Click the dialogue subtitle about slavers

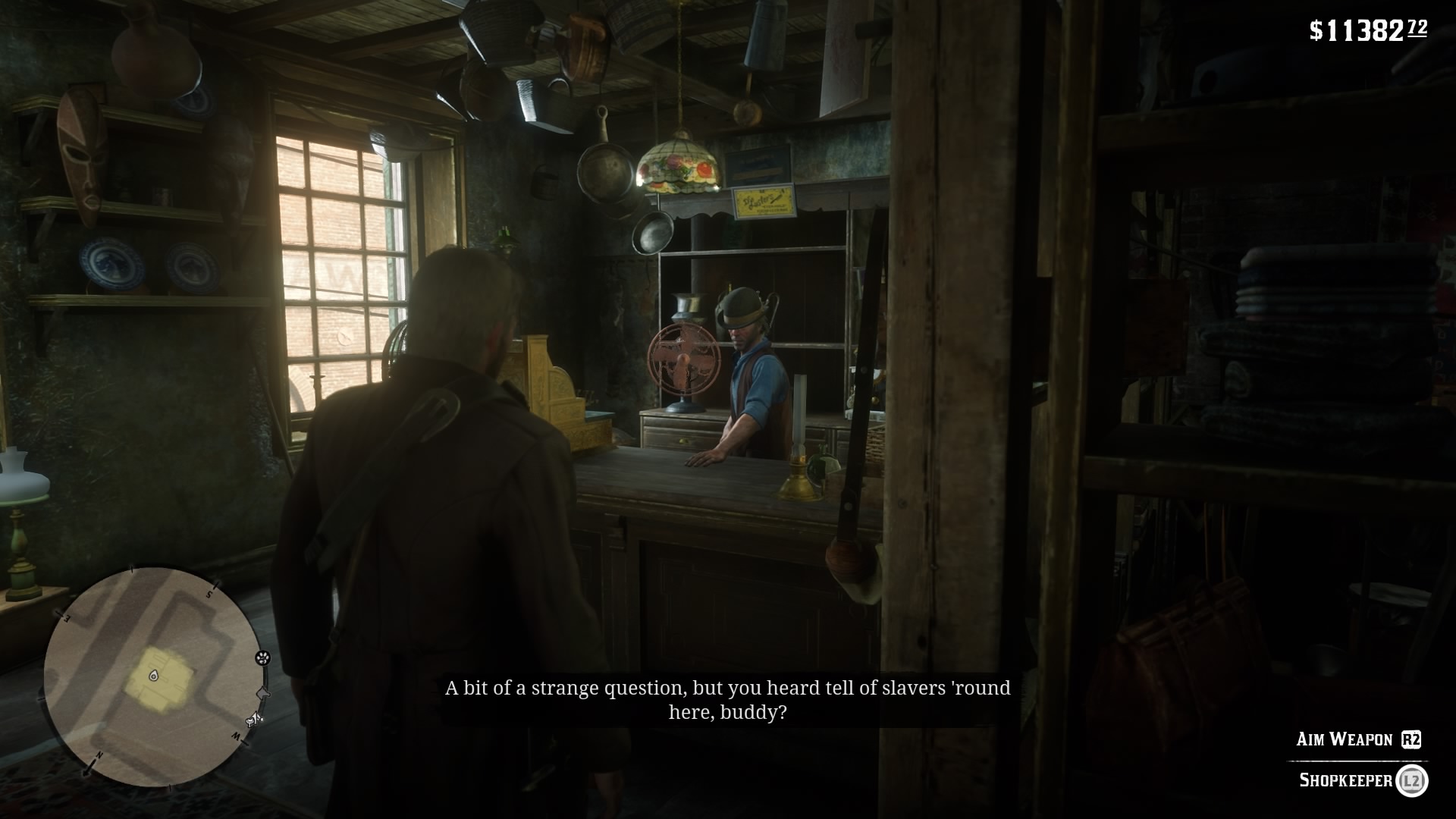pos(726,701)
